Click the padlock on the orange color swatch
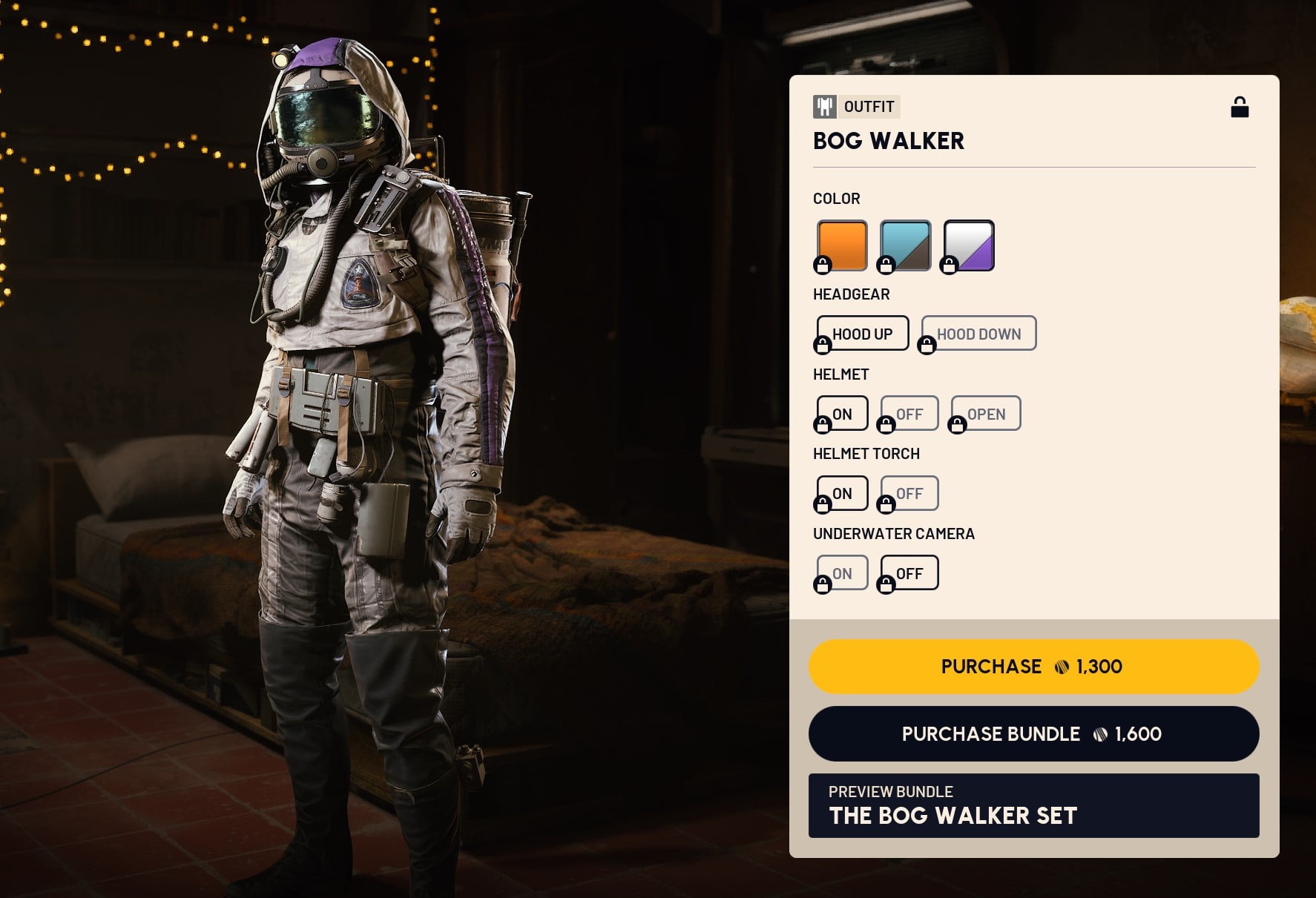Image resolution: width=1316 pixels, height=898 pixels. pyautogui.click(x=823, y=264)
